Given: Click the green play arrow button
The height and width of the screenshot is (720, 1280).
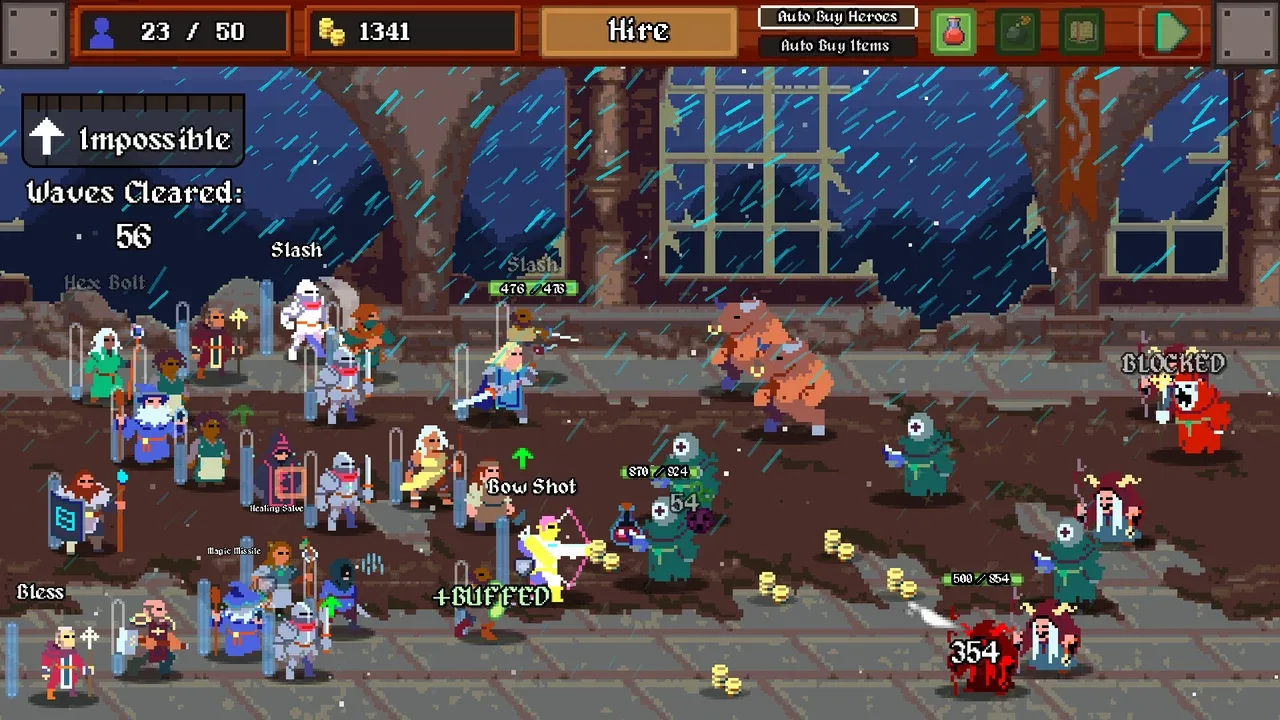Looking at the screenshot, I should [x=1170, y=32].
